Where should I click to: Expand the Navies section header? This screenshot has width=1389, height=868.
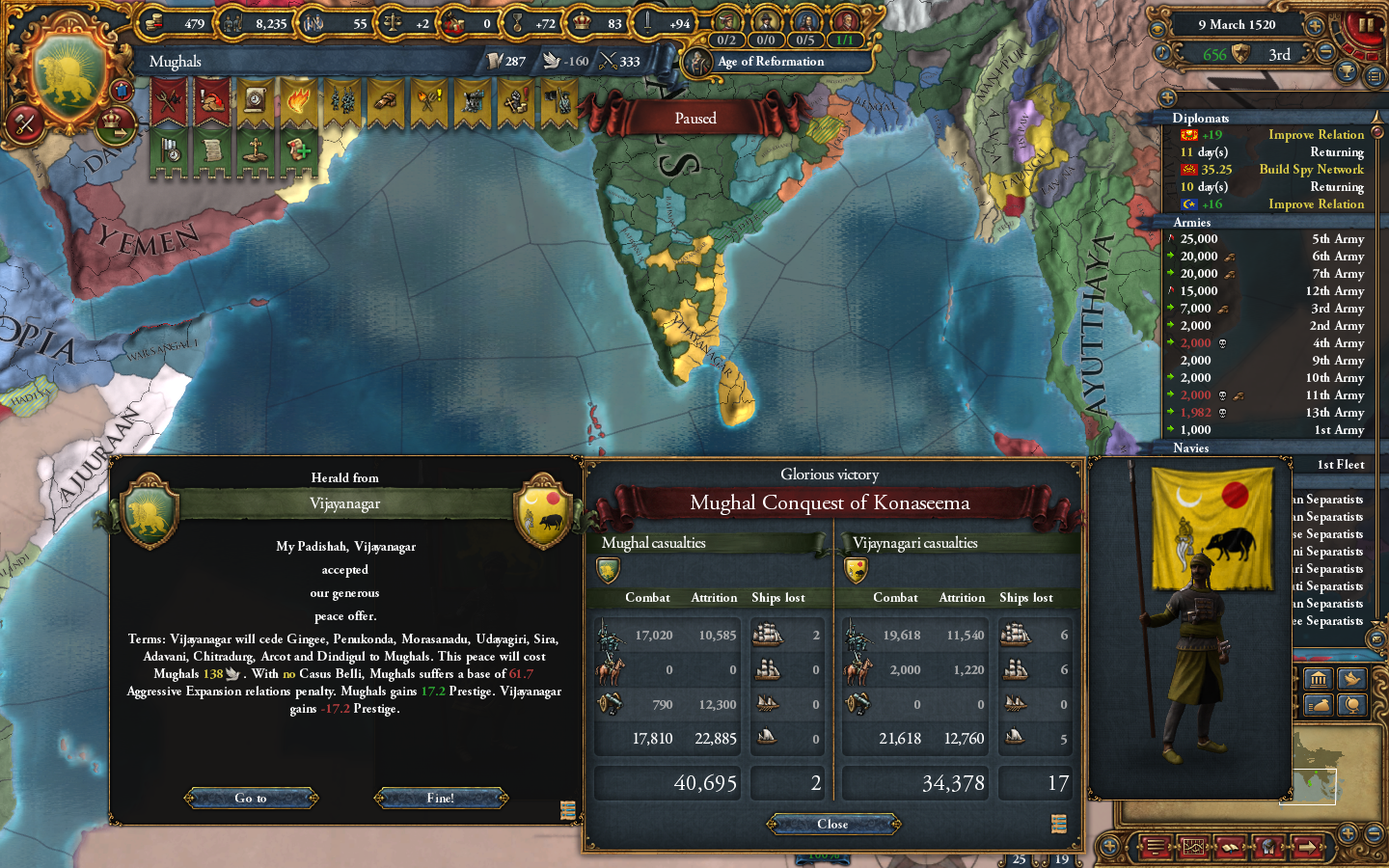point(1191,448)
